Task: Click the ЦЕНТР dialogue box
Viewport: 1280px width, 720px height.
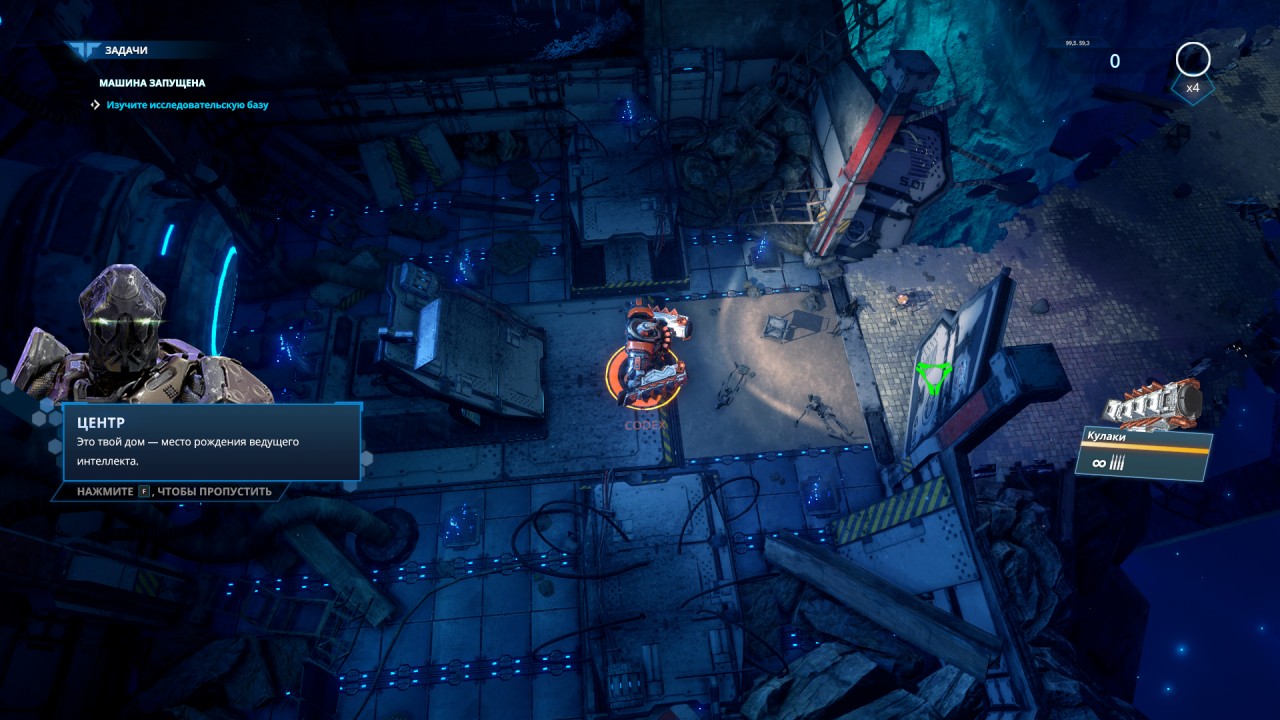Action: (211, 442)
